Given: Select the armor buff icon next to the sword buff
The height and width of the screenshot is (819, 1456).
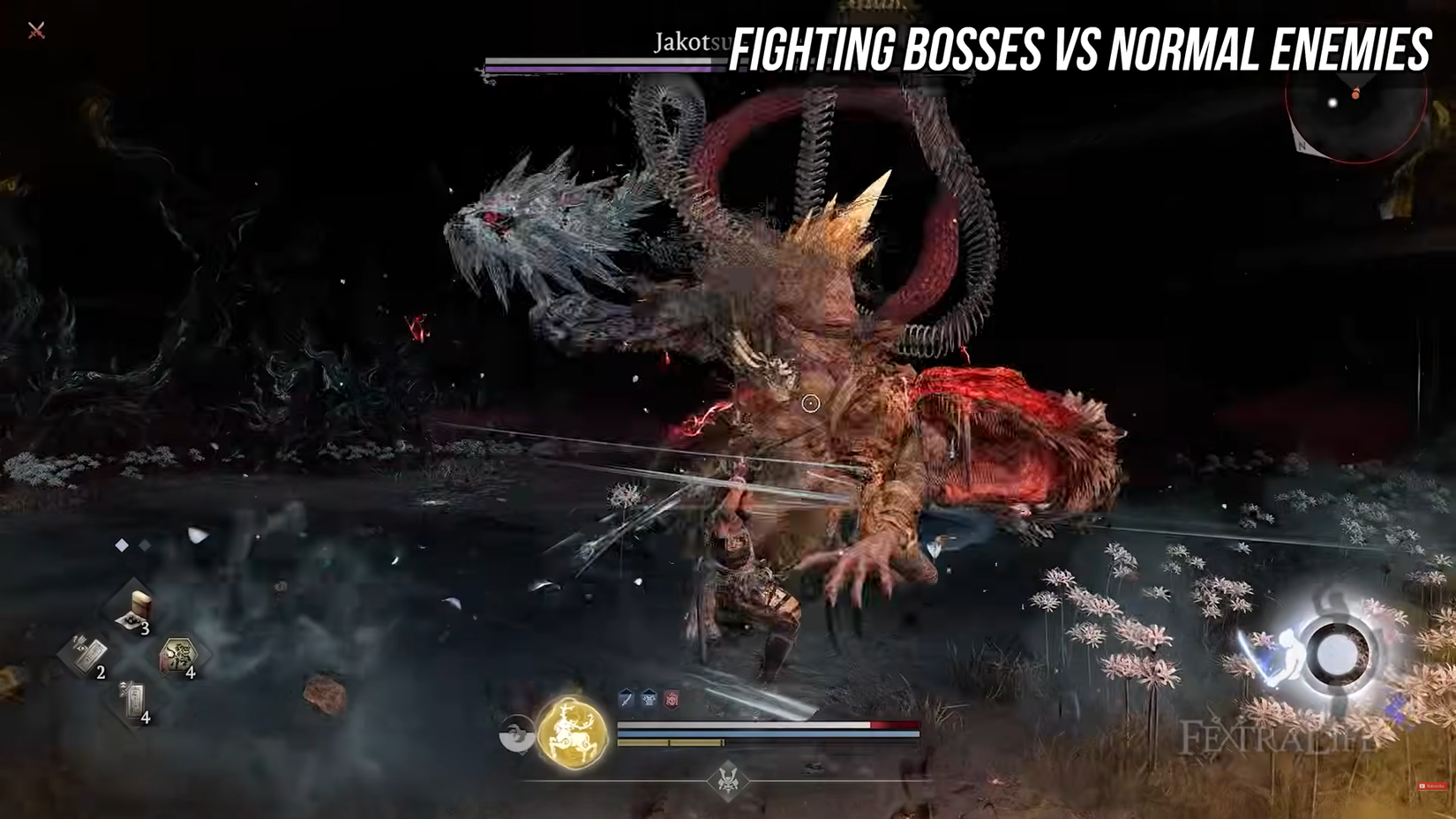Looking at the screenshot, I should [x=649, y=699].
